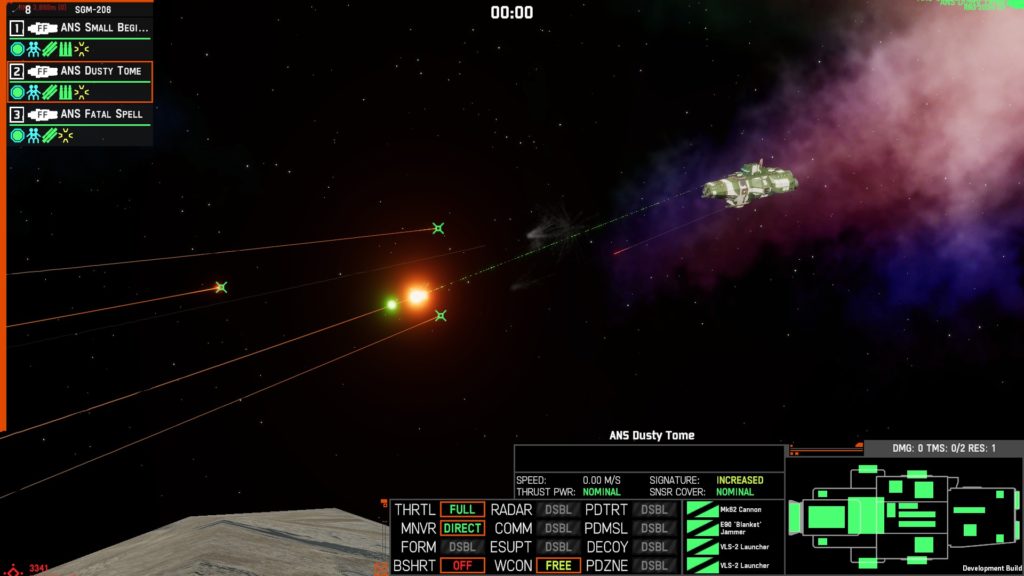Toggle the RADAR DSBL button
The width and height of the screenshot is (1024, 576).
coord(558,509)
